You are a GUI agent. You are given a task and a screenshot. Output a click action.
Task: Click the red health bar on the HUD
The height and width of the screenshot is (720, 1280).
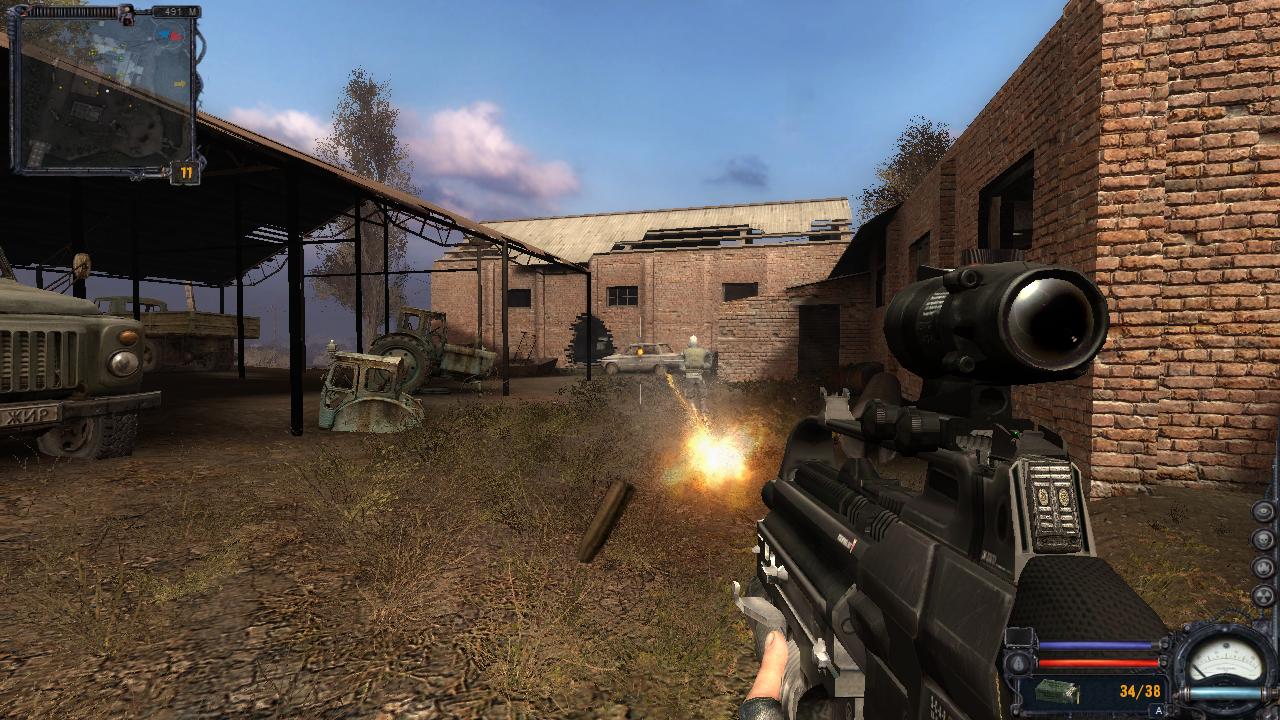coord(1094,662)
